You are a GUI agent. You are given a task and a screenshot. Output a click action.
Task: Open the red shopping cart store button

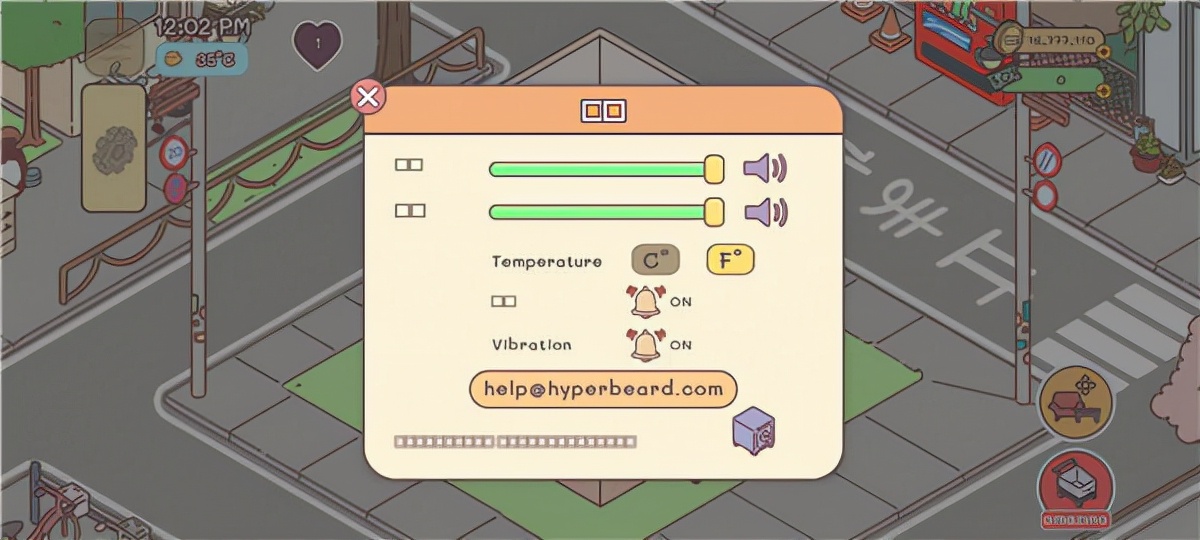pyautogui.click(x=1076, y=486)
